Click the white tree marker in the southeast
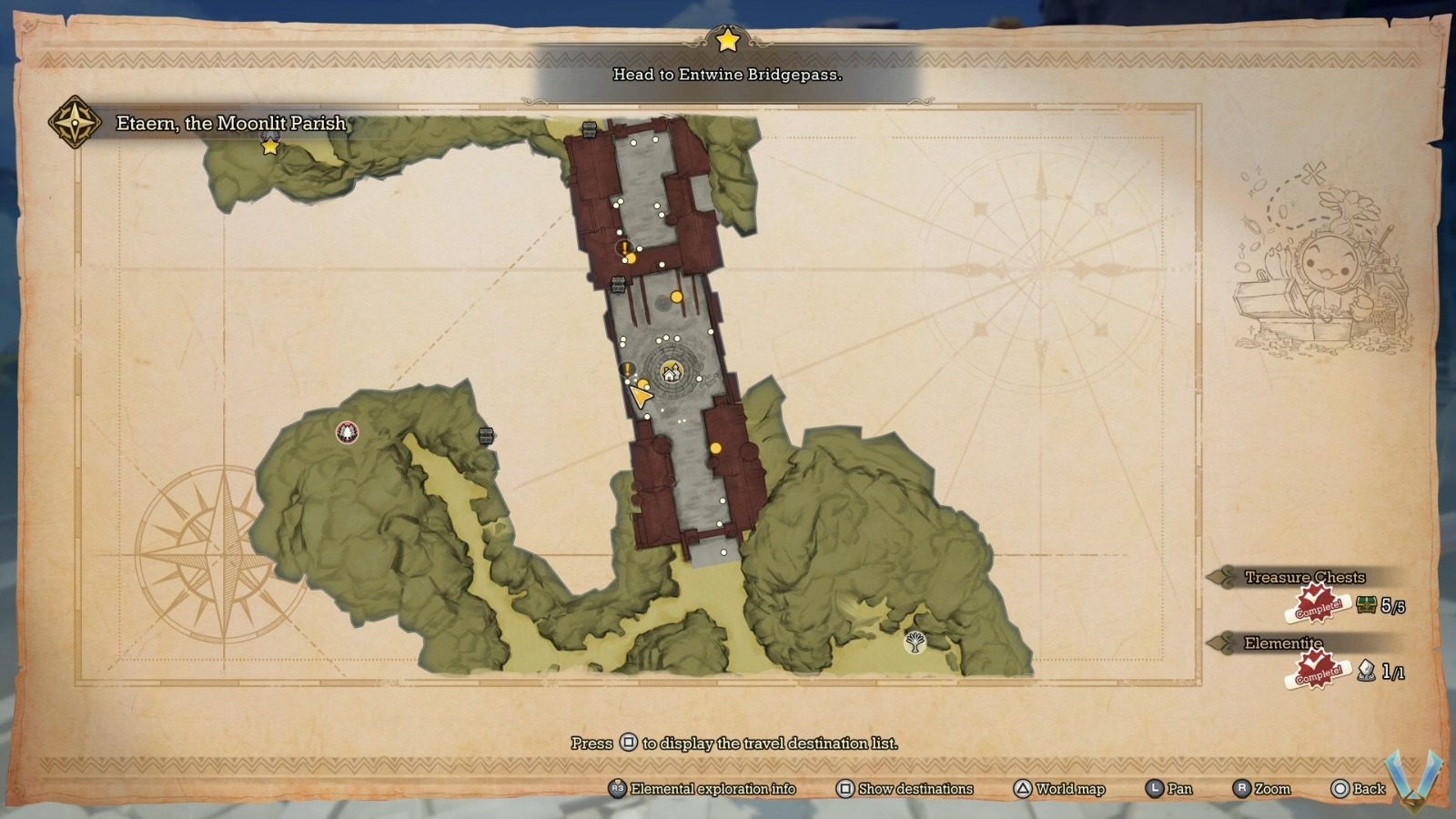Viewport: 1456px width, 819px height. 915,643
